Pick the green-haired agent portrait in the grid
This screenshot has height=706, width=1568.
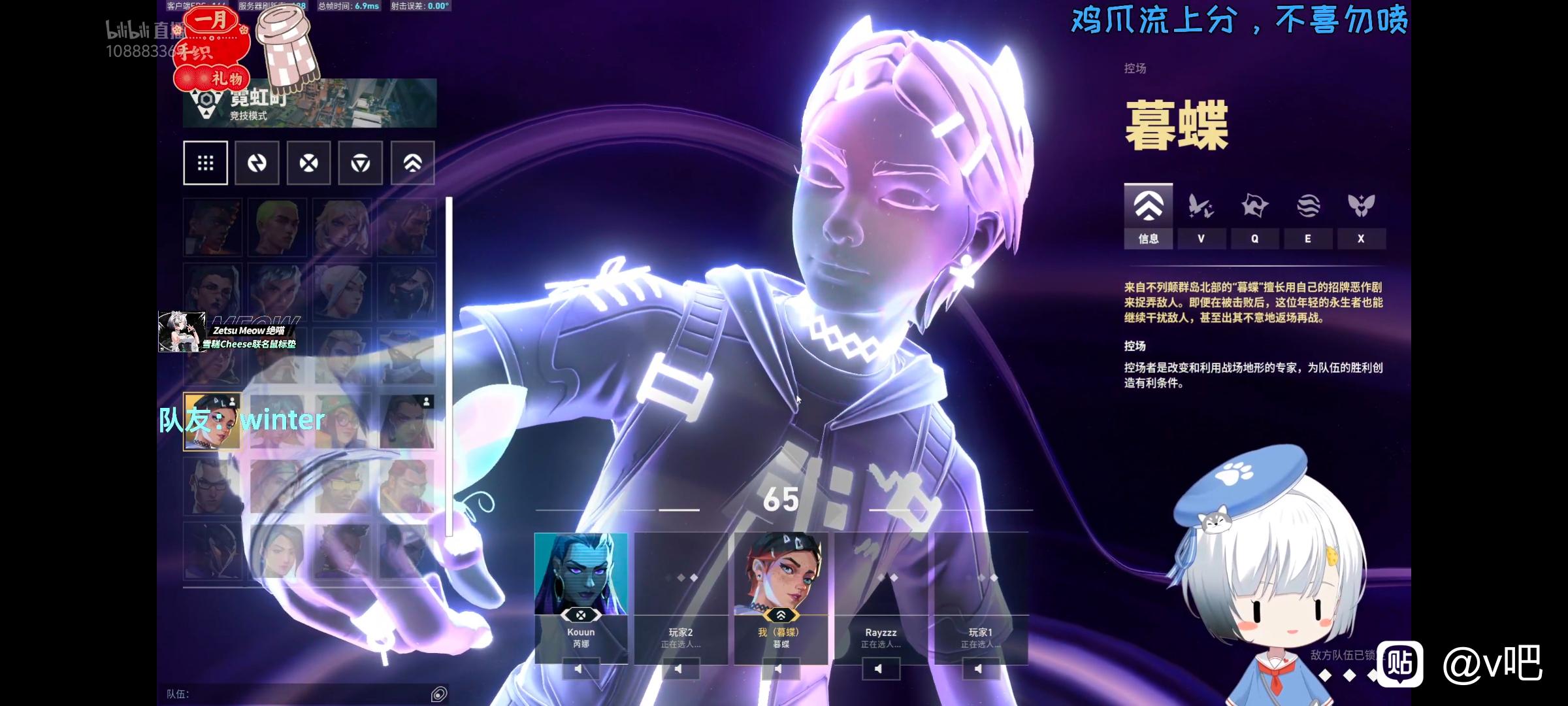pos(276,226)
